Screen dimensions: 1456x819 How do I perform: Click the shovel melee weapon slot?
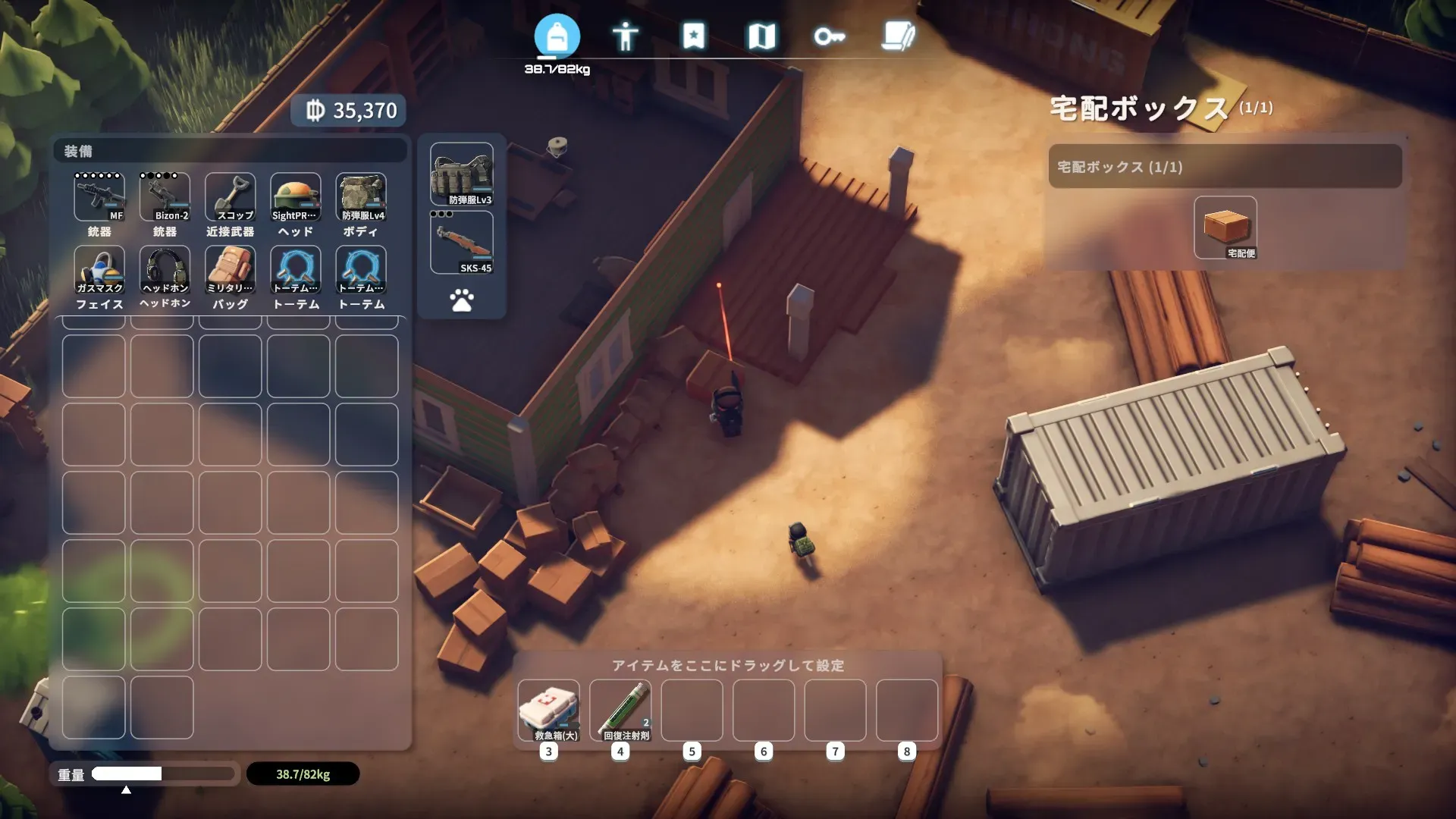[231, 197]
